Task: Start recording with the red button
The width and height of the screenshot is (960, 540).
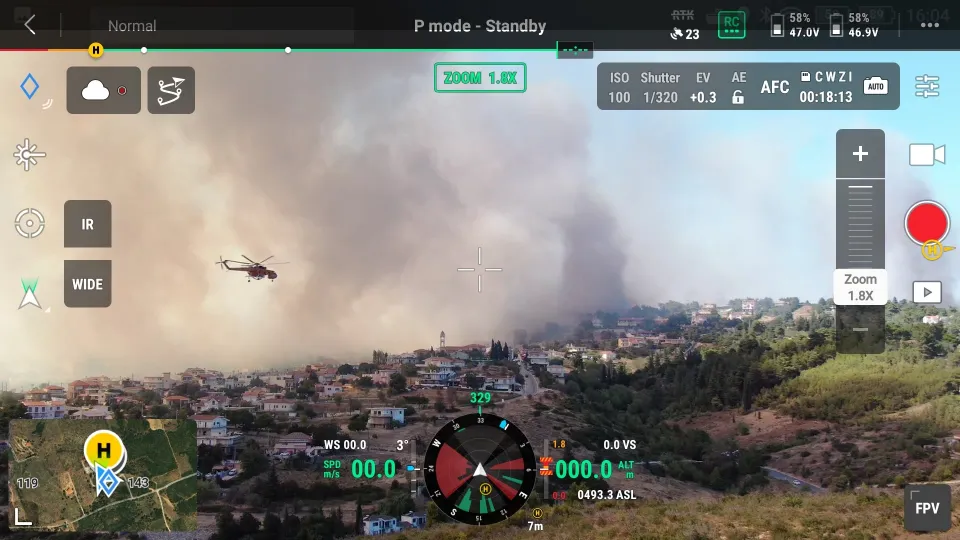Action: [x=926, y=223]
